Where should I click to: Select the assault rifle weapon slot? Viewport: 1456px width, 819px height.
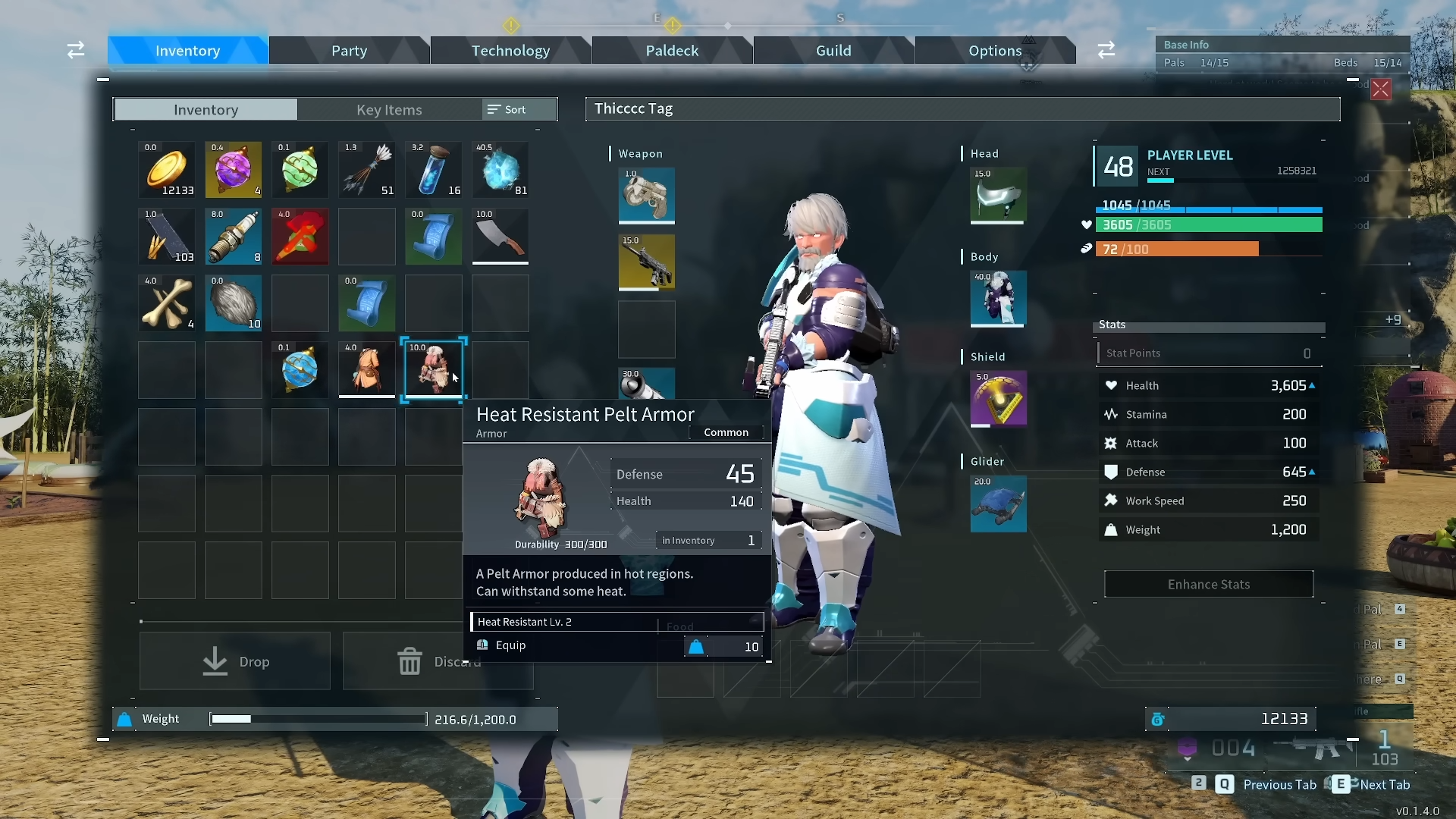[646, 262]
